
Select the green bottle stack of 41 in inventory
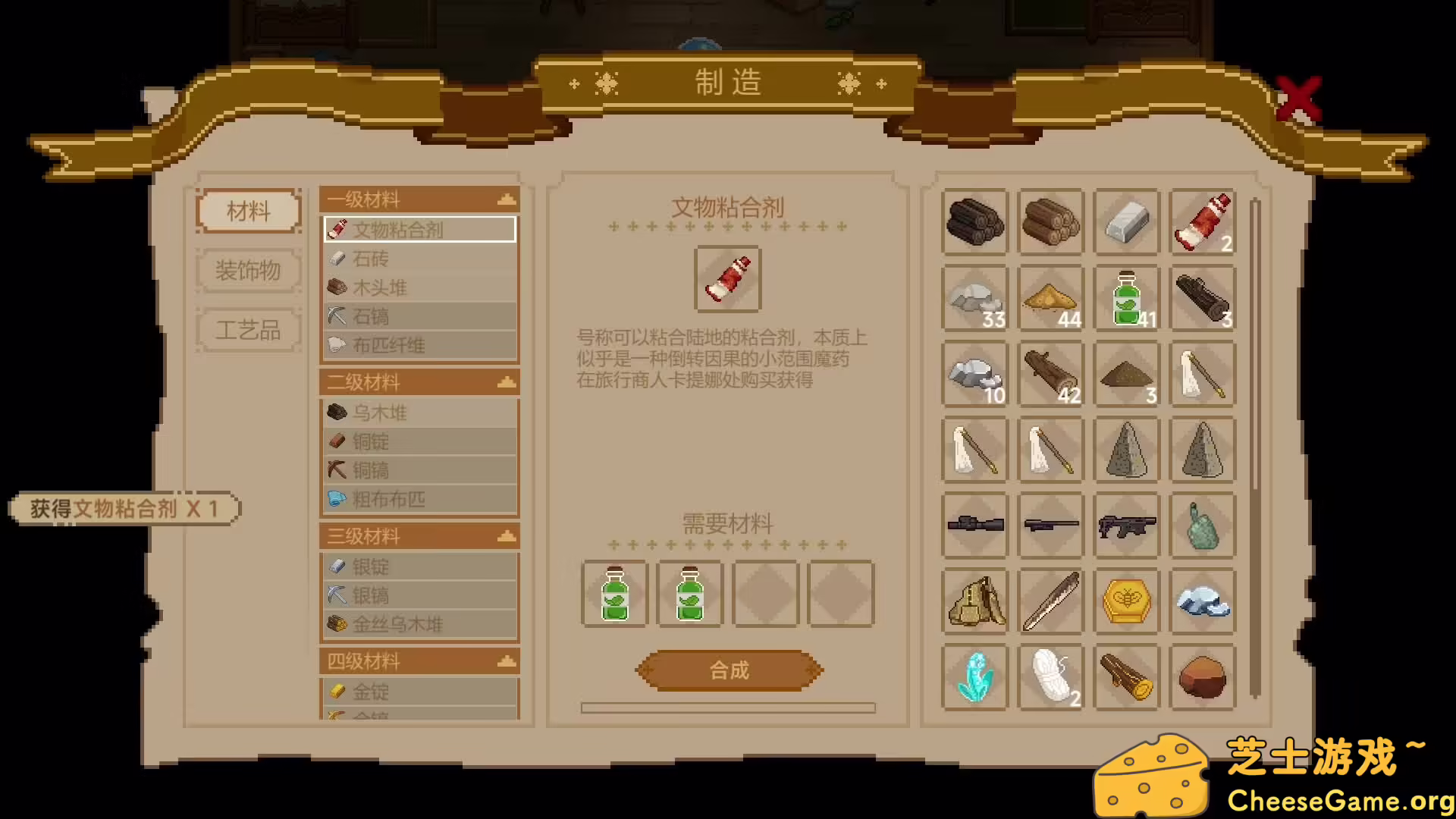pyautogui.click(x=1127, y=298)
